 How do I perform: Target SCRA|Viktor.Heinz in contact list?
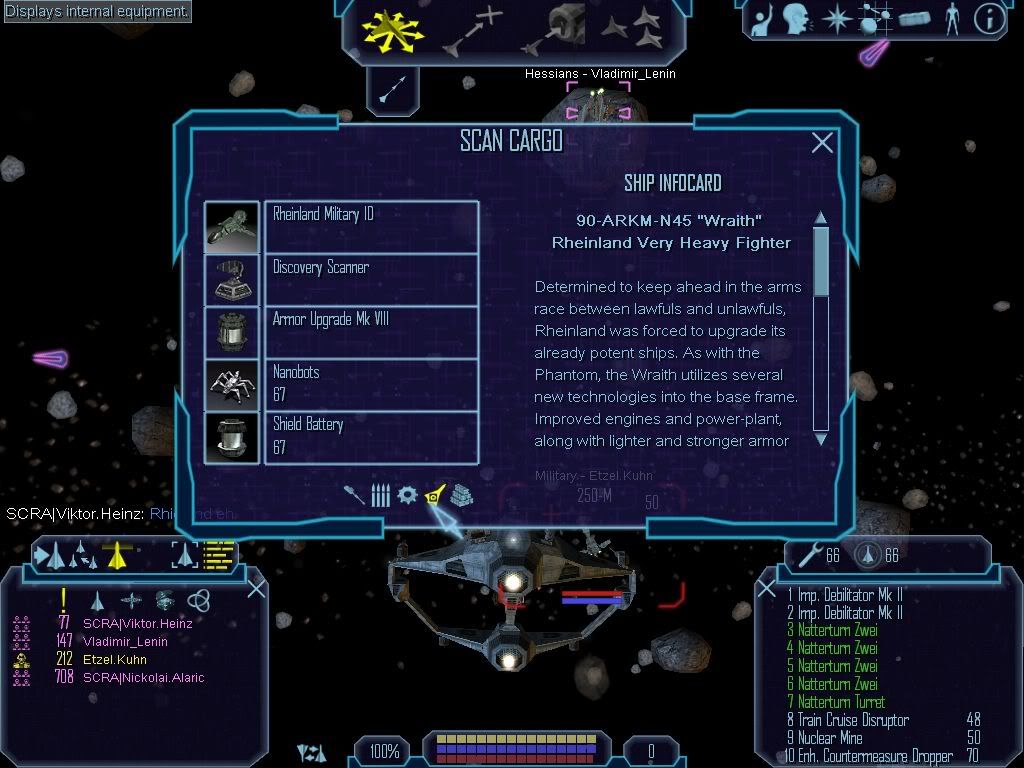(137, 623)
